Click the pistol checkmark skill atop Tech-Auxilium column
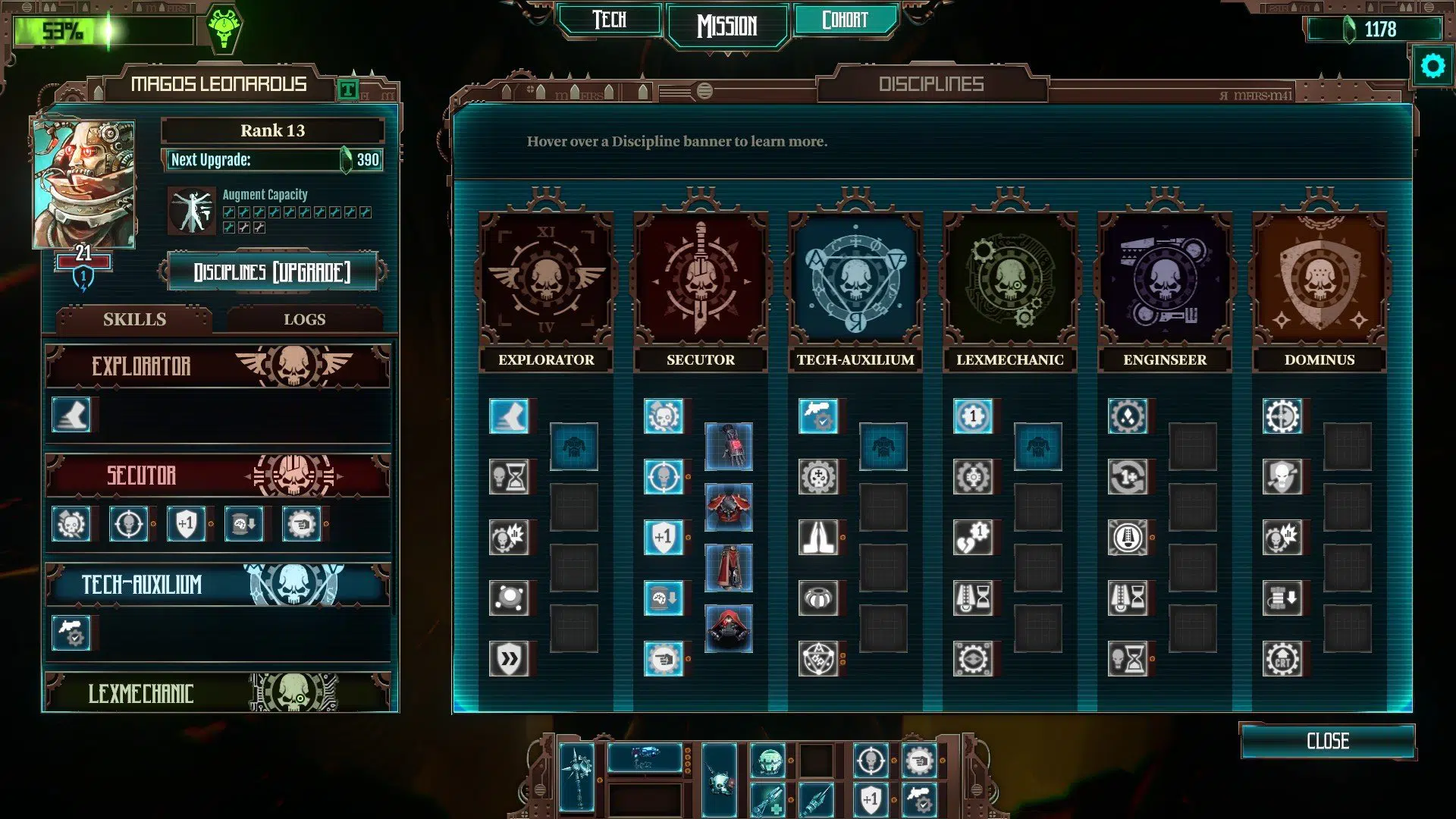Screen dimensions: 1456x819 point(817,416)
